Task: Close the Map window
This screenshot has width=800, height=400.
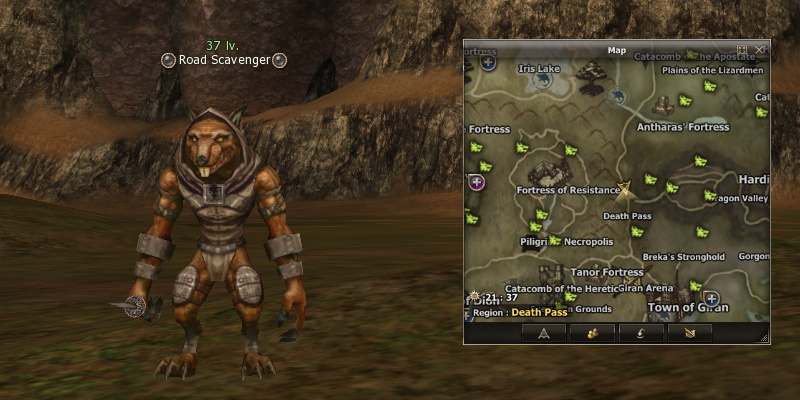Action: point(760,49)
